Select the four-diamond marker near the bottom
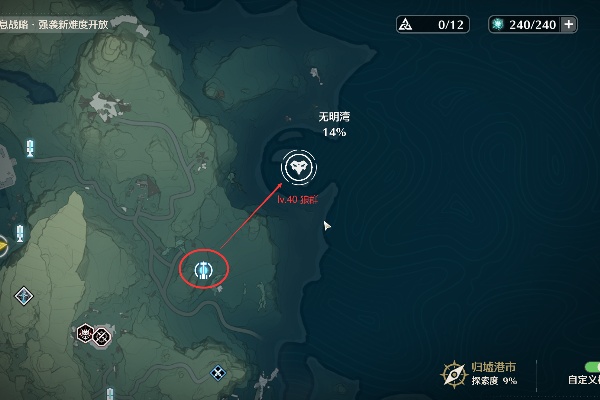The height and width of the screenshot is (400, 600). coord(218,373)
